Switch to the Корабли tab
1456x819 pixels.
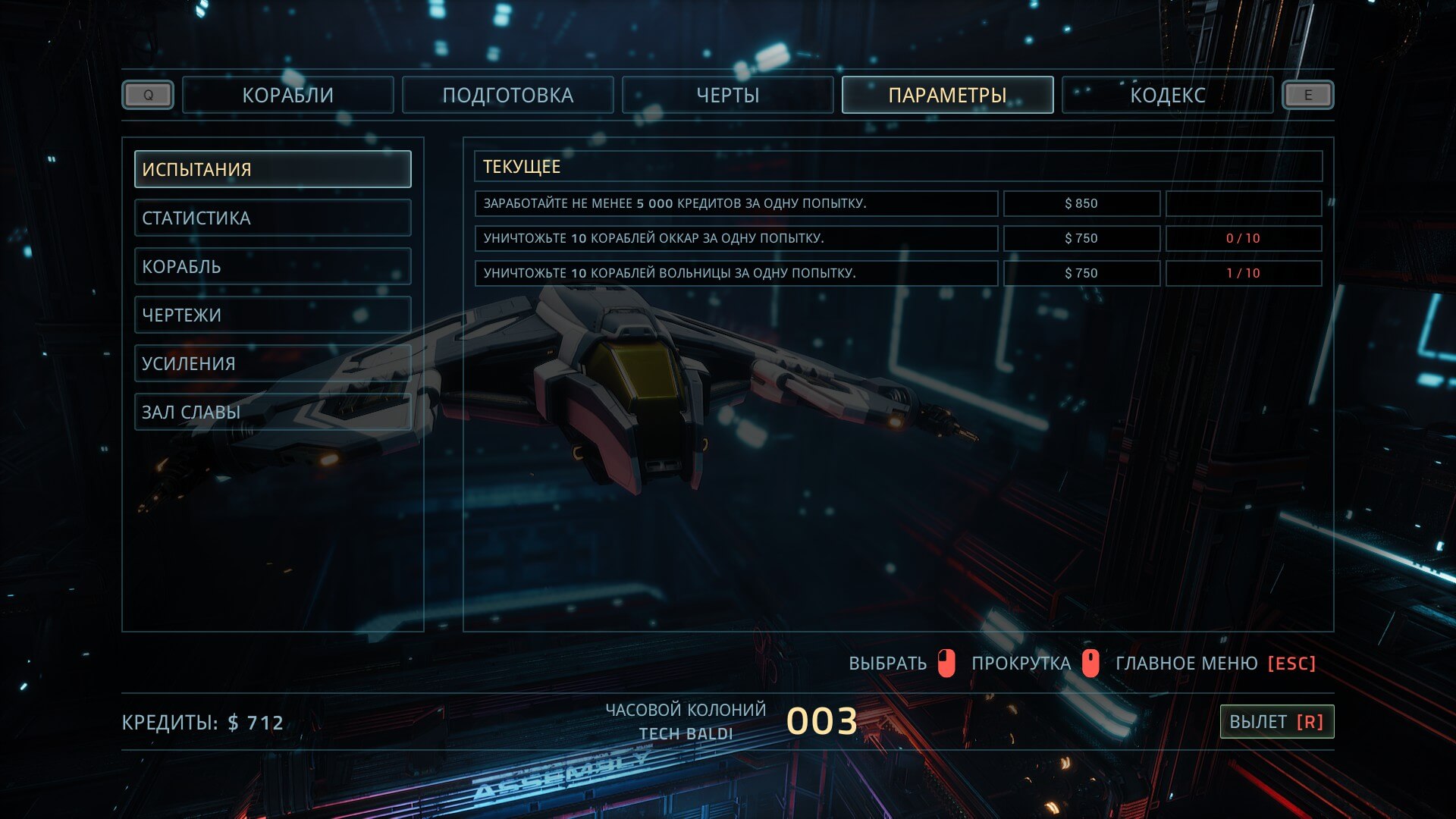[288, 96]
